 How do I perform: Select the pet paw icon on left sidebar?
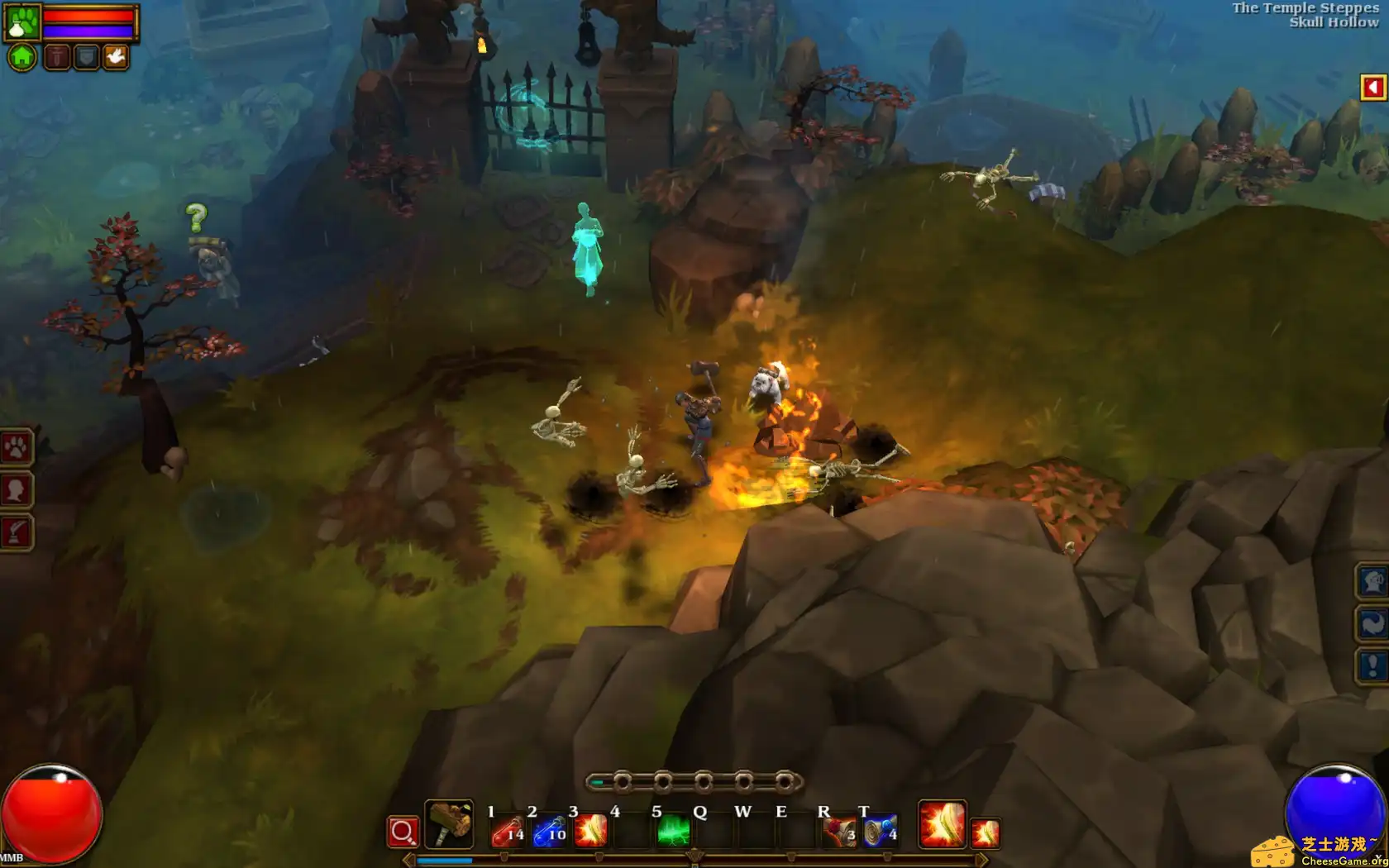tap(17, 448)
